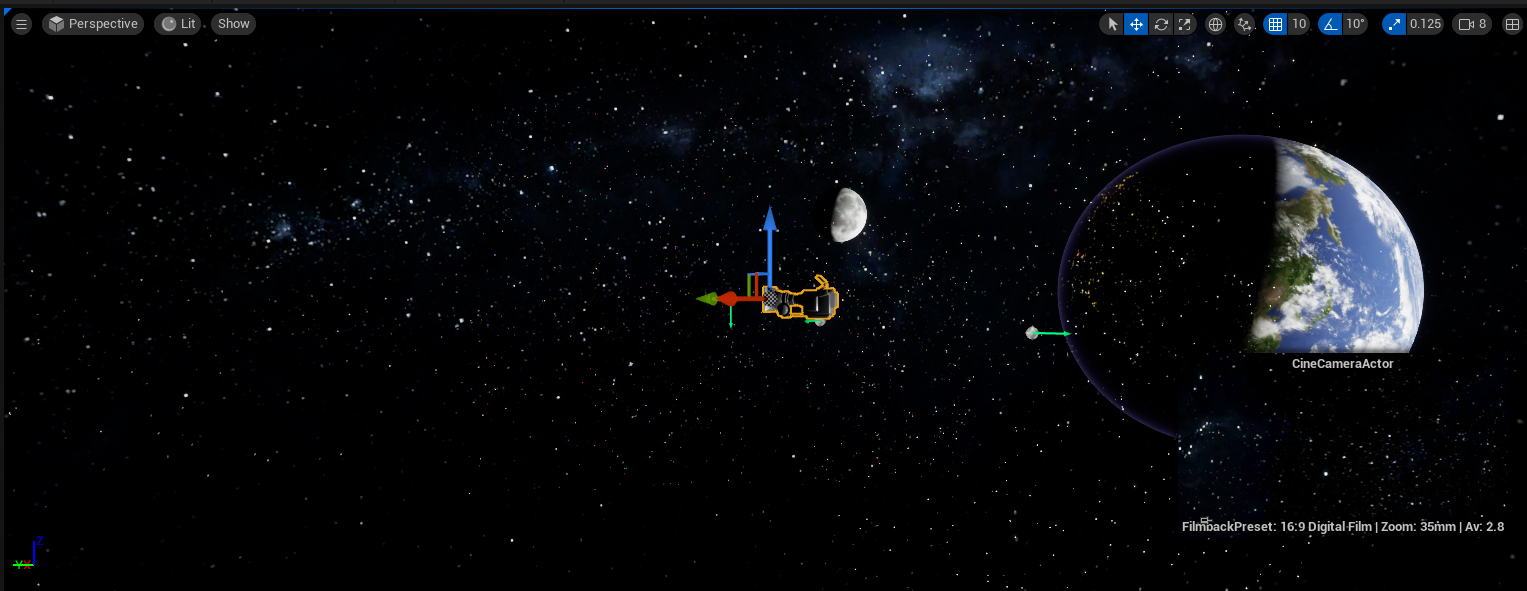Change the Lit view mode
Screen dimensions: 1527x591
[179, 24]
